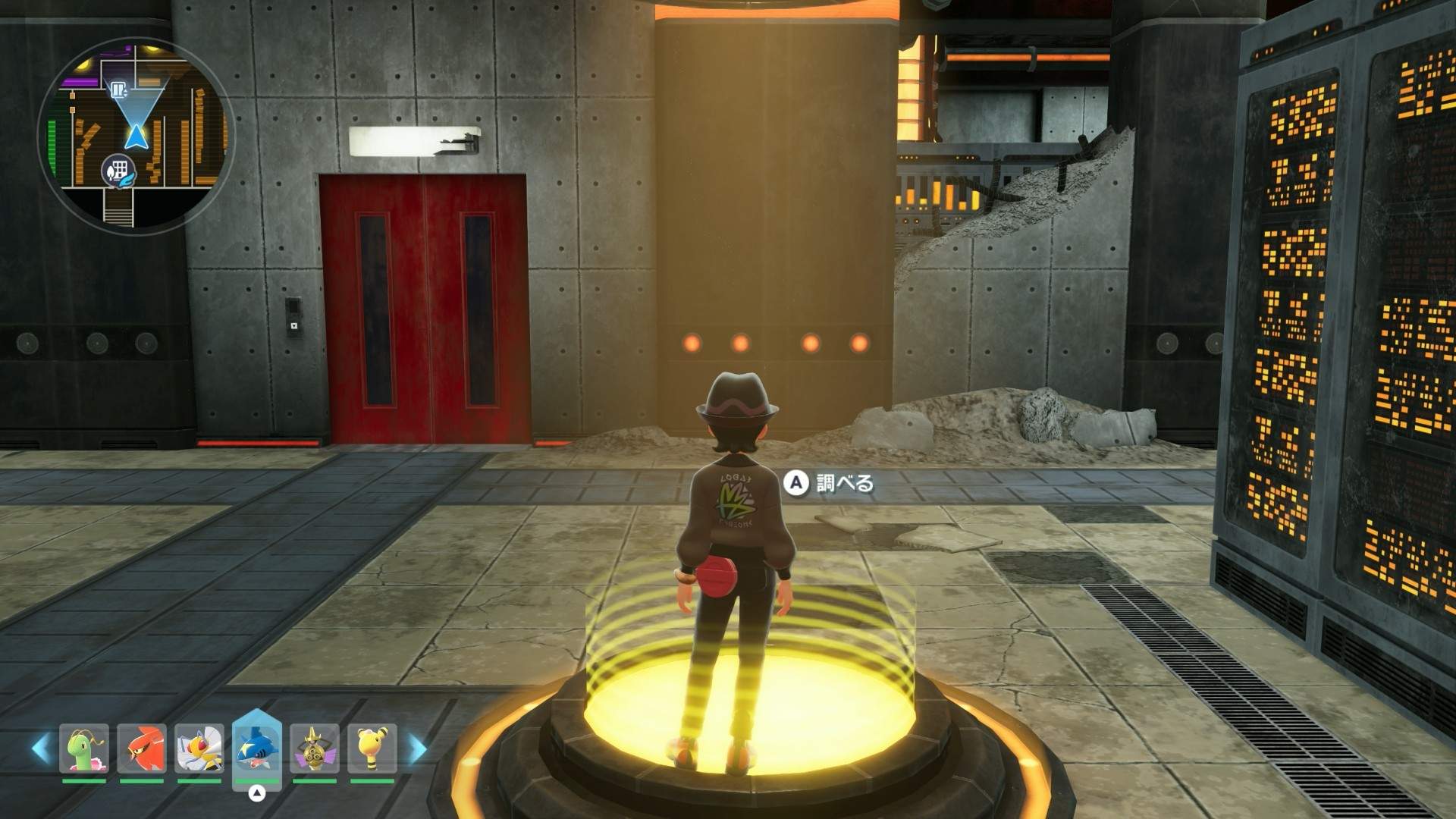The height and width of the screenshot is (819, 1456).
Task: Choose Ampharos in the party bar
Action: 372,748
